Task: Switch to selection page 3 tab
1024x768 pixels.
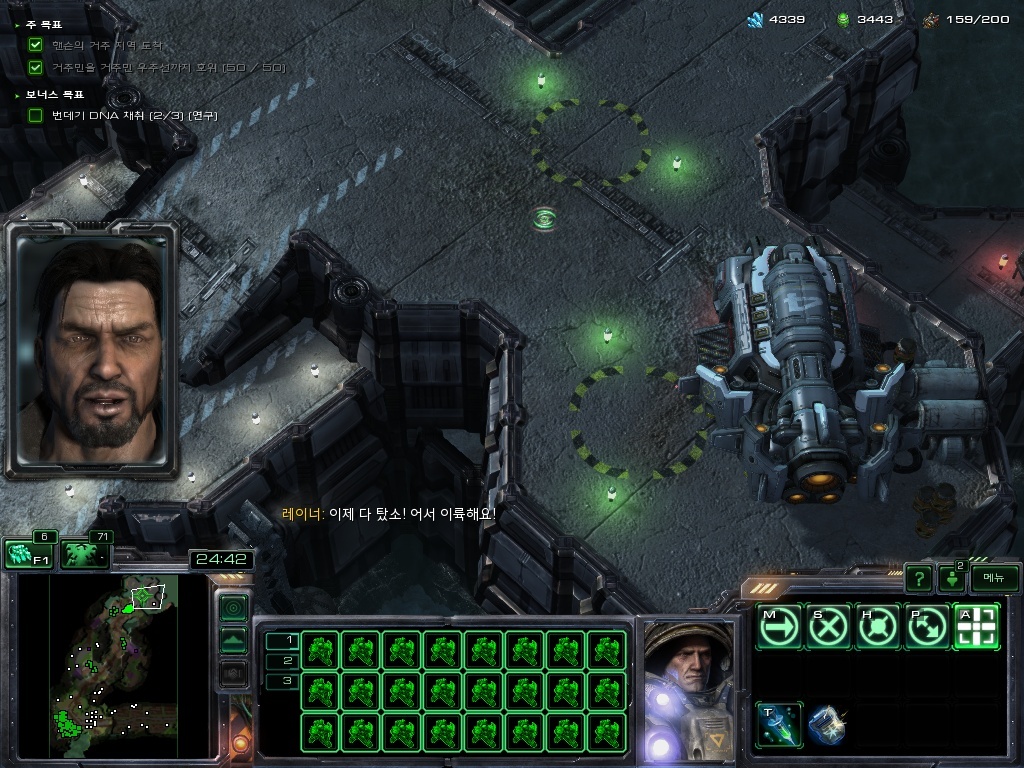Action: click(x=282, y=681)
